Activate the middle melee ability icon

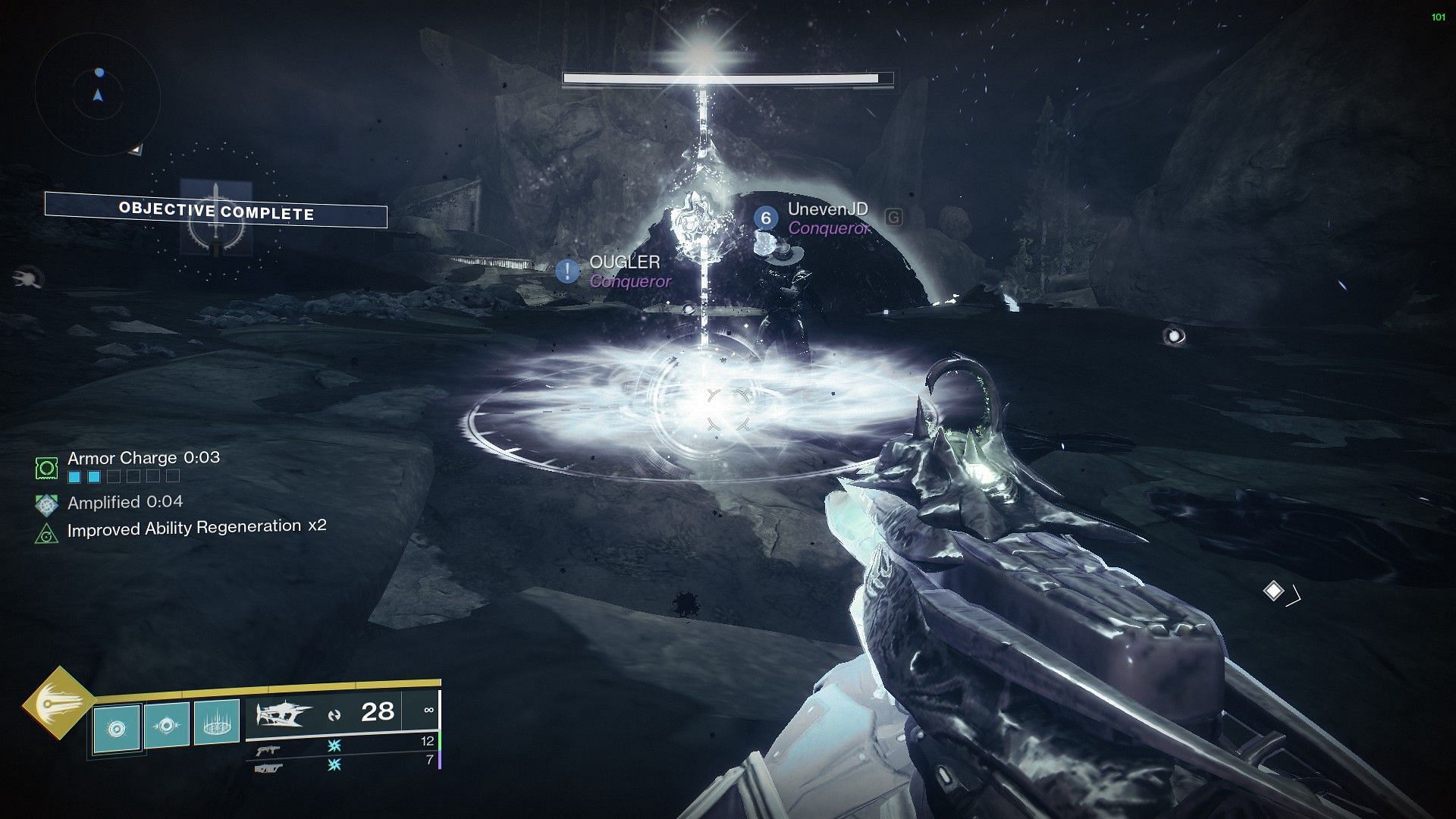tap(166, 724)
